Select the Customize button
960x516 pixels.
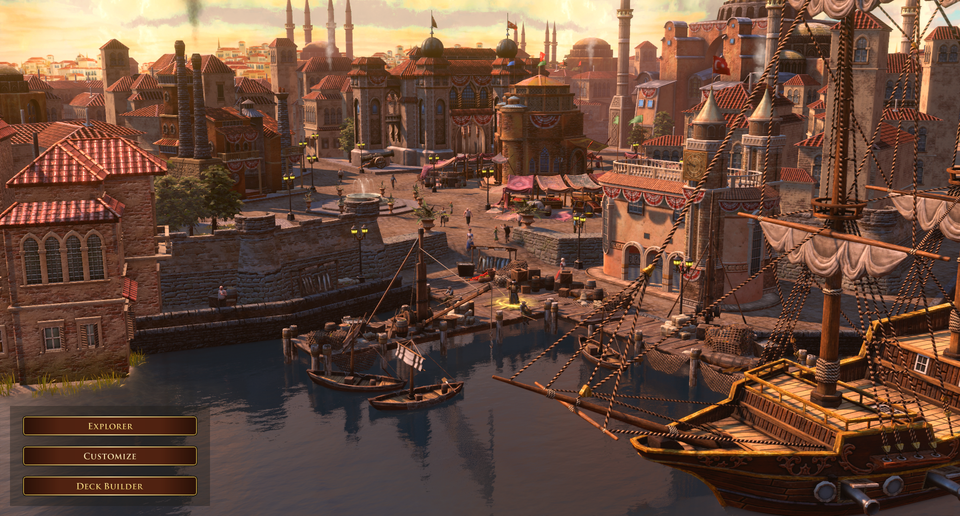pyautogui.click(x=110, y=456)
